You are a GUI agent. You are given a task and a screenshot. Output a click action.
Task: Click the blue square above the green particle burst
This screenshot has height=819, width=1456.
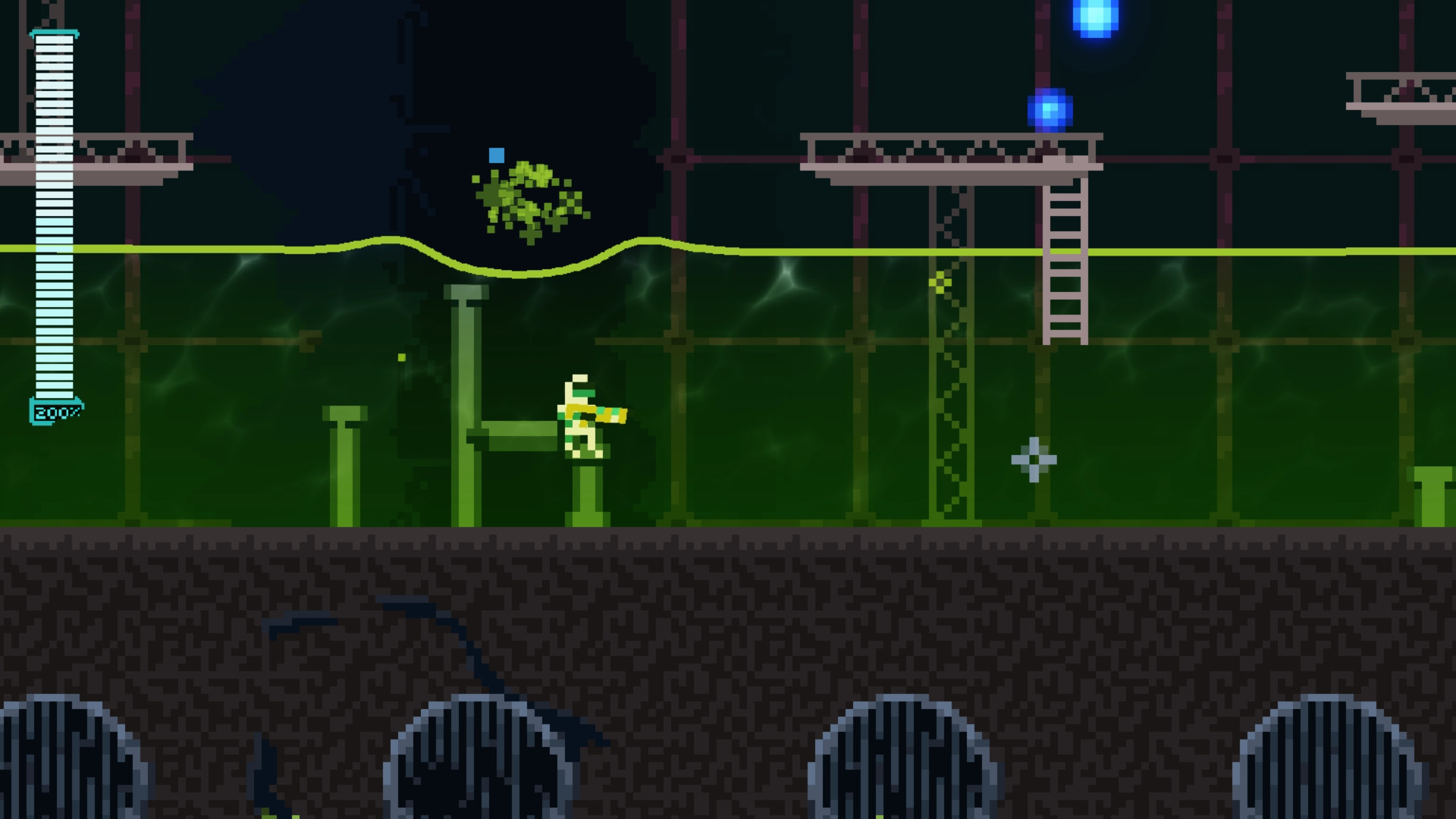[x=497, y=154]
